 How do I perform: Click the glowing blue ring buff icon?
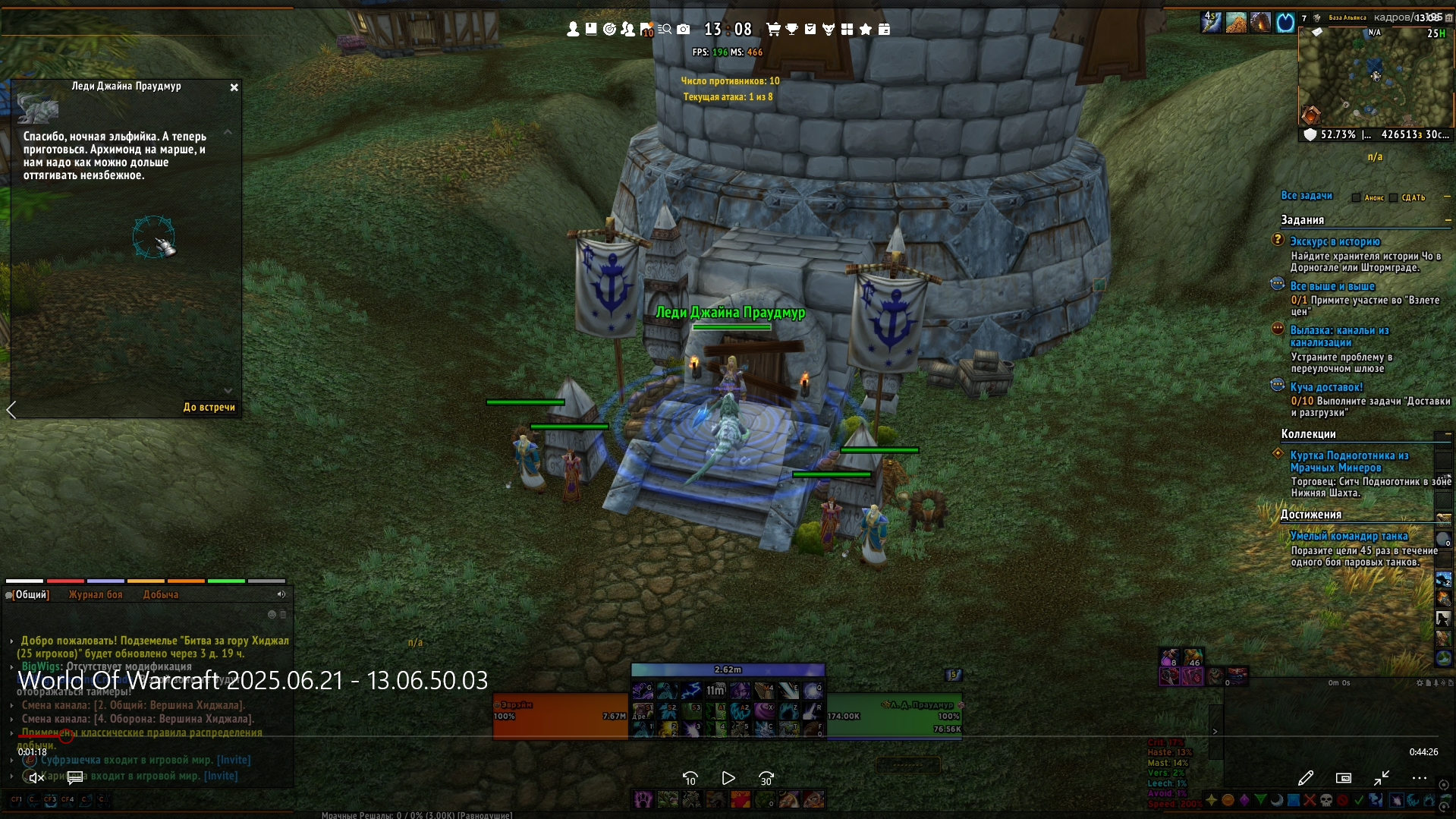point(1285,23)
